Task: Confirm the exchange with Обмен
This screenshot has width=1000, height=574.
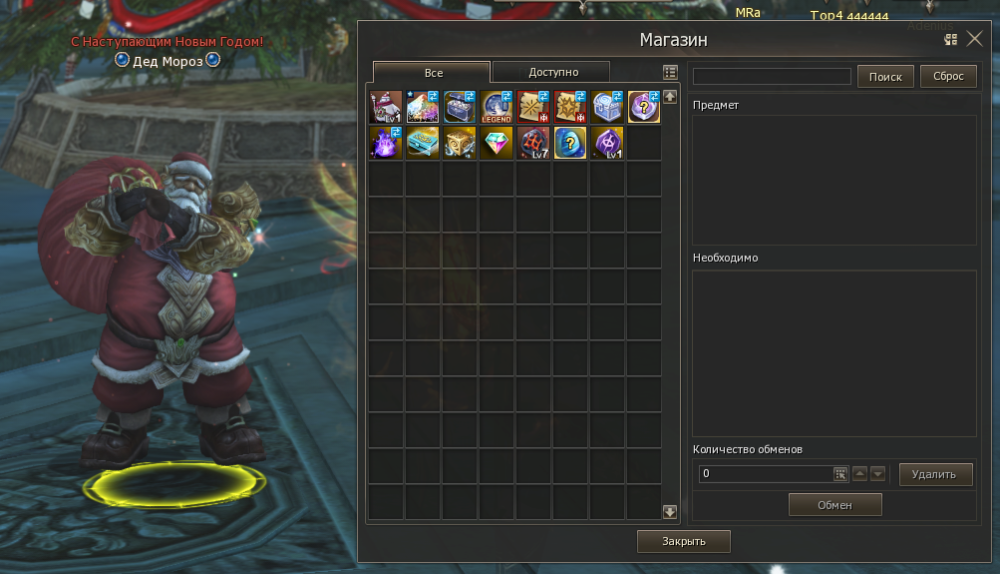Action: tap(835, 505)
